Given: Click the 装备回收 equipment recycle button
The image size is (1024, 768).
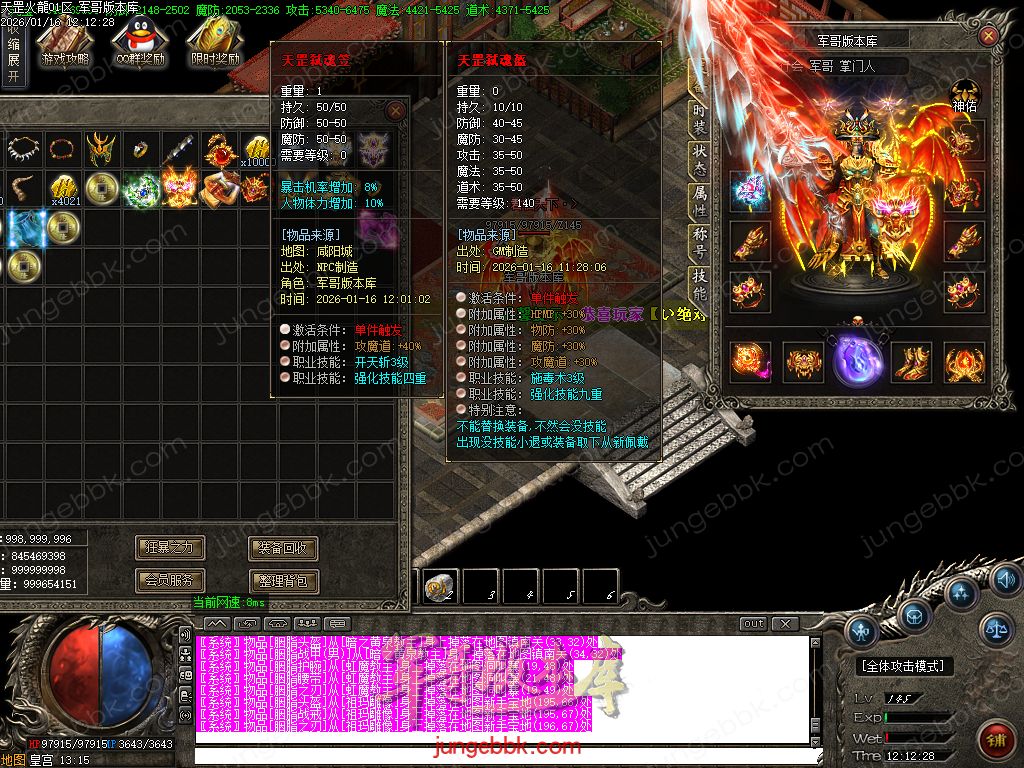Looking at the screenshot, I should (283, 548).
